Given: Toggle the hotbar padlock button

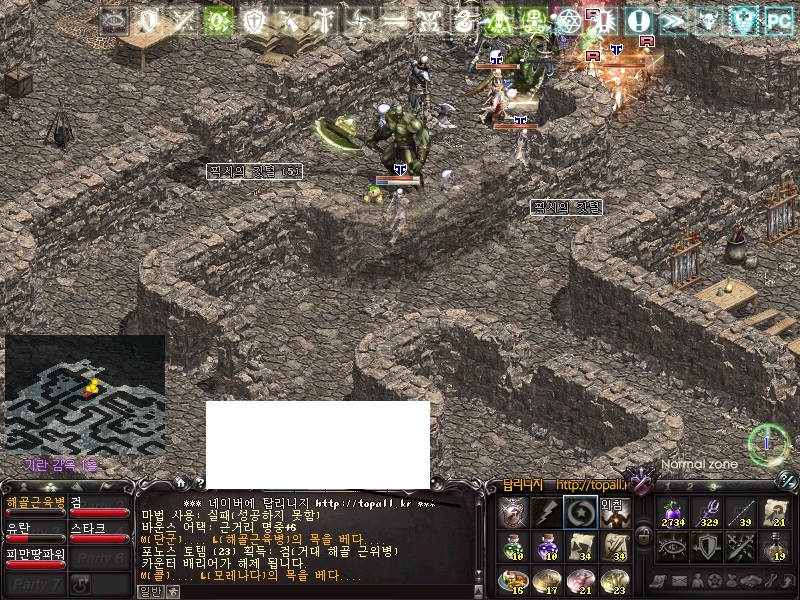Looking at the screenshot, I should pos(644,535).
